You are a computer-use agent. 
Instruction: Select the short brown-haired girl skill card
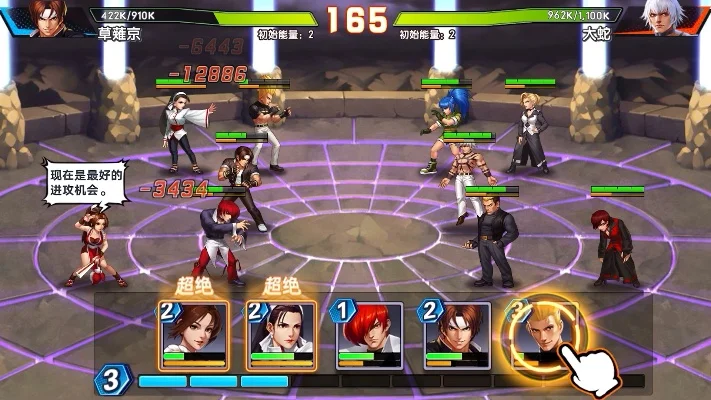click(195, 335)
